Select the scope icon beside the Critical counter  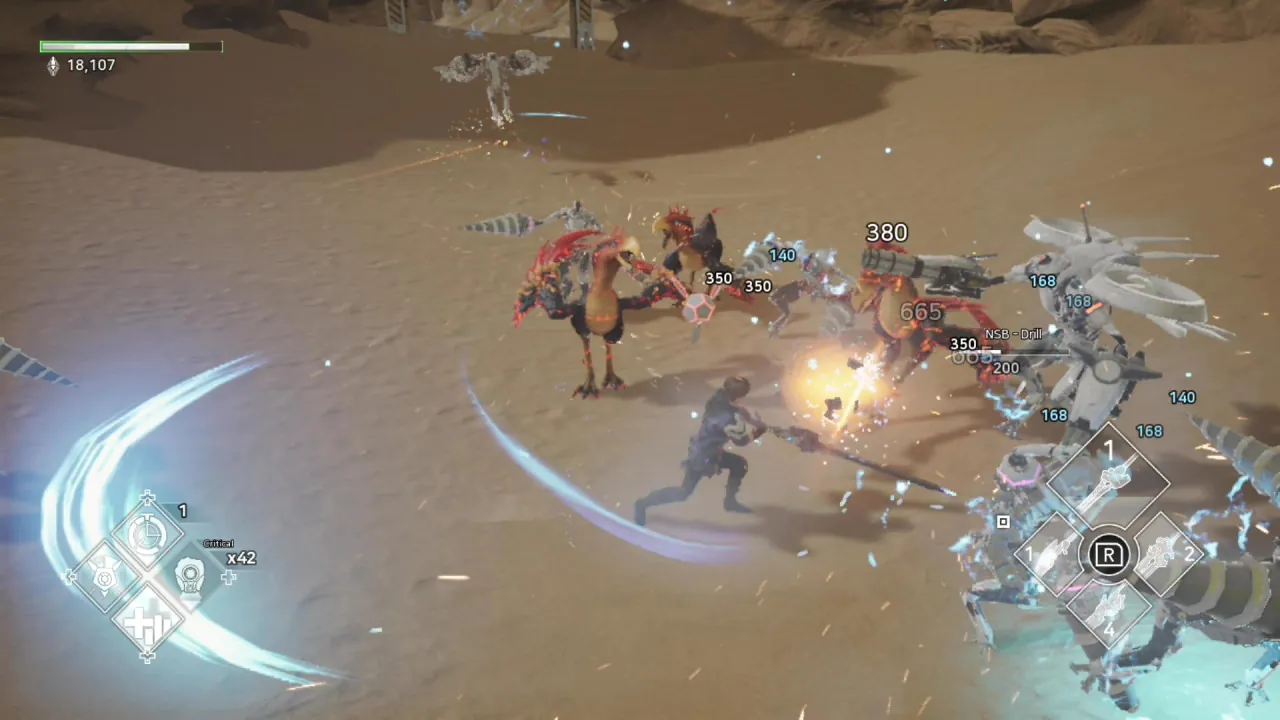point(190,577)
